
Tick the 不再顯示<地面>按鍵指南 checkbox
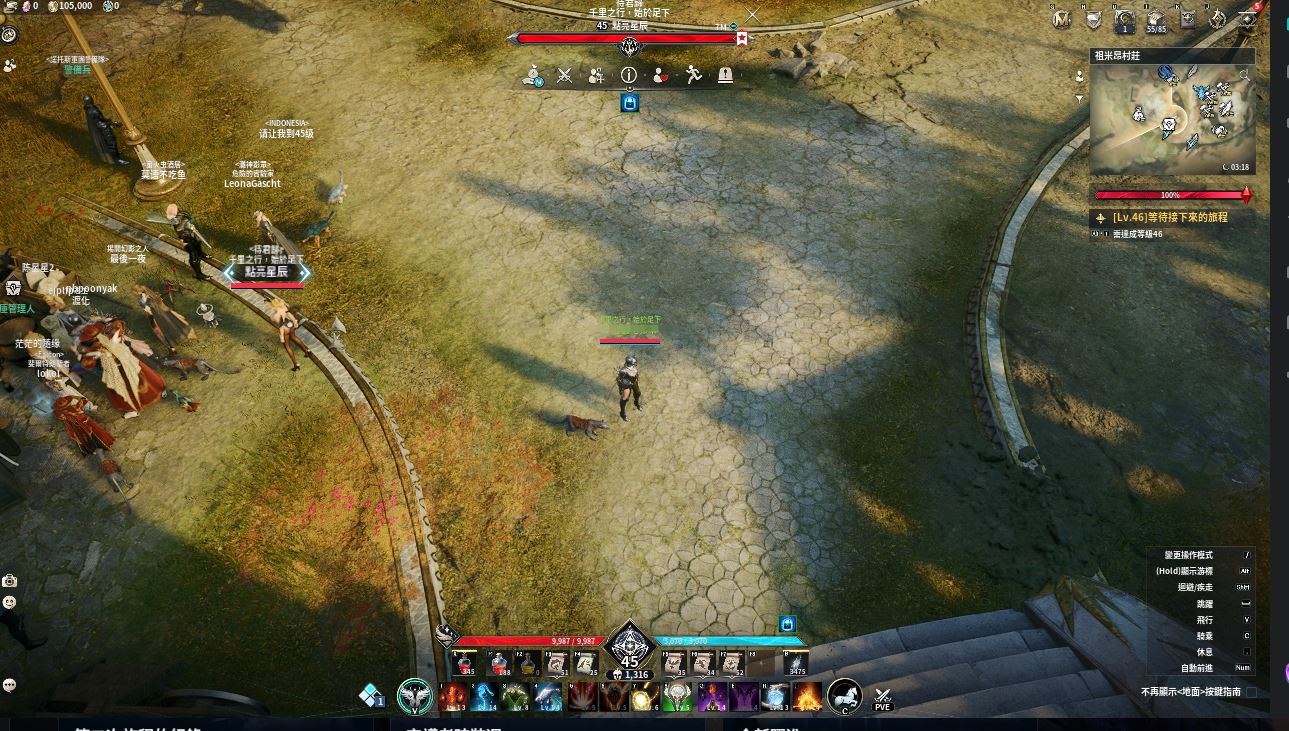pyautogui.click(x=1251, y=692)
